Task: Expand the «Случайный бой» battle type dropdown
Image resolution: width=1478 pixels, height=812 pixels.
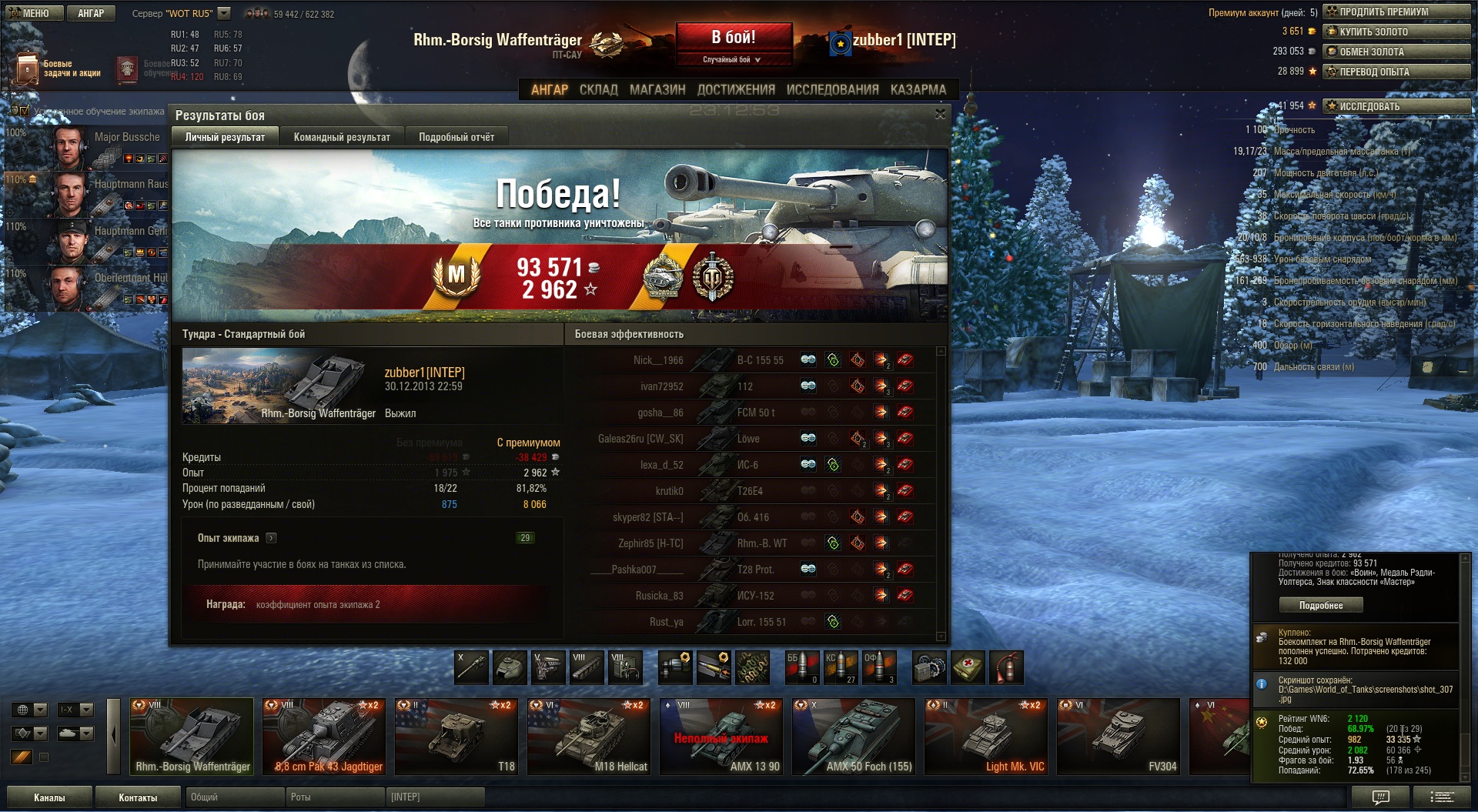Action: pos(732,59)
